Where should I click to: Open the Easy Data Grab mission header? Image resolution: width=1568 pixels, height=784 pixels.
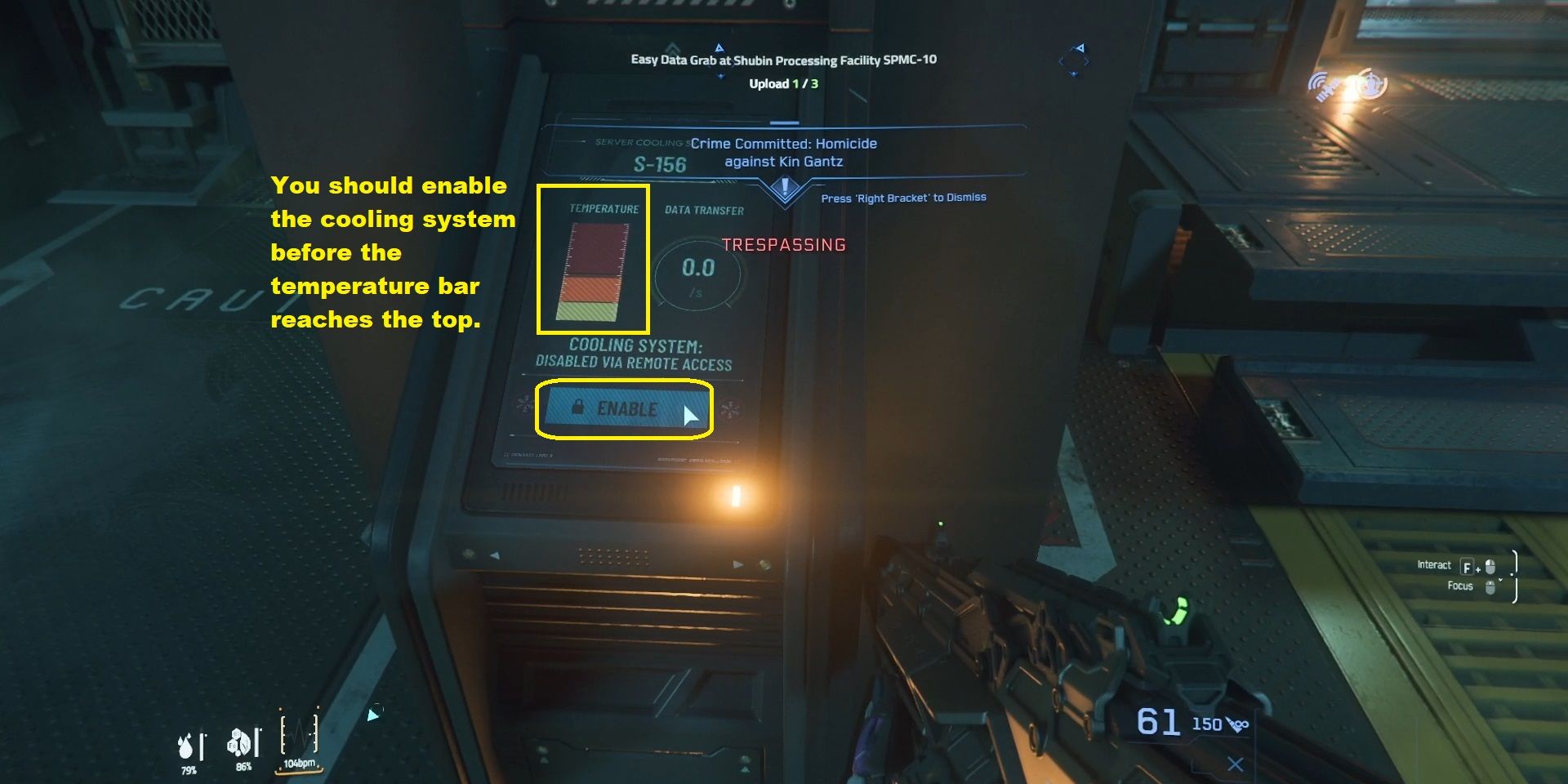[x=783, y=60]
